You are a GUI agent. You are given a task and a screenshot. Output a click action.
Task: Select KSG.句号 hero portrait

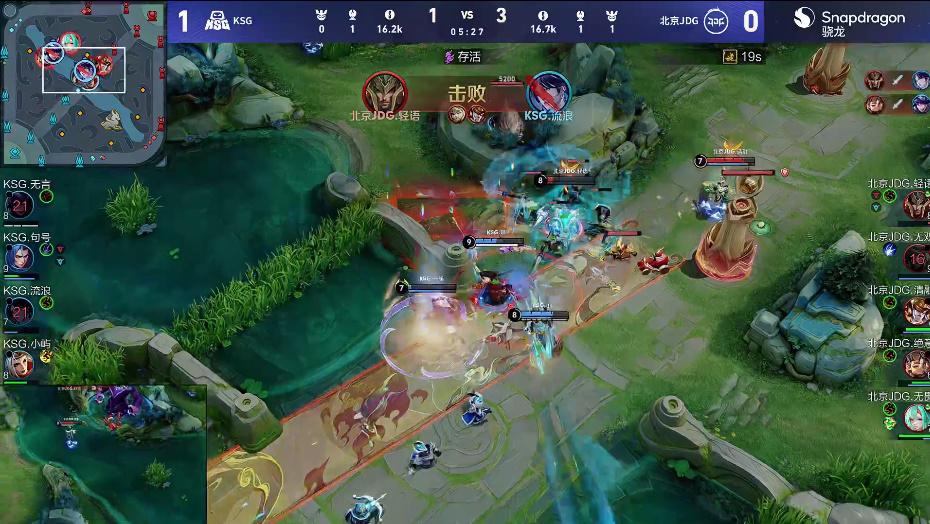[x=20, y=258]
